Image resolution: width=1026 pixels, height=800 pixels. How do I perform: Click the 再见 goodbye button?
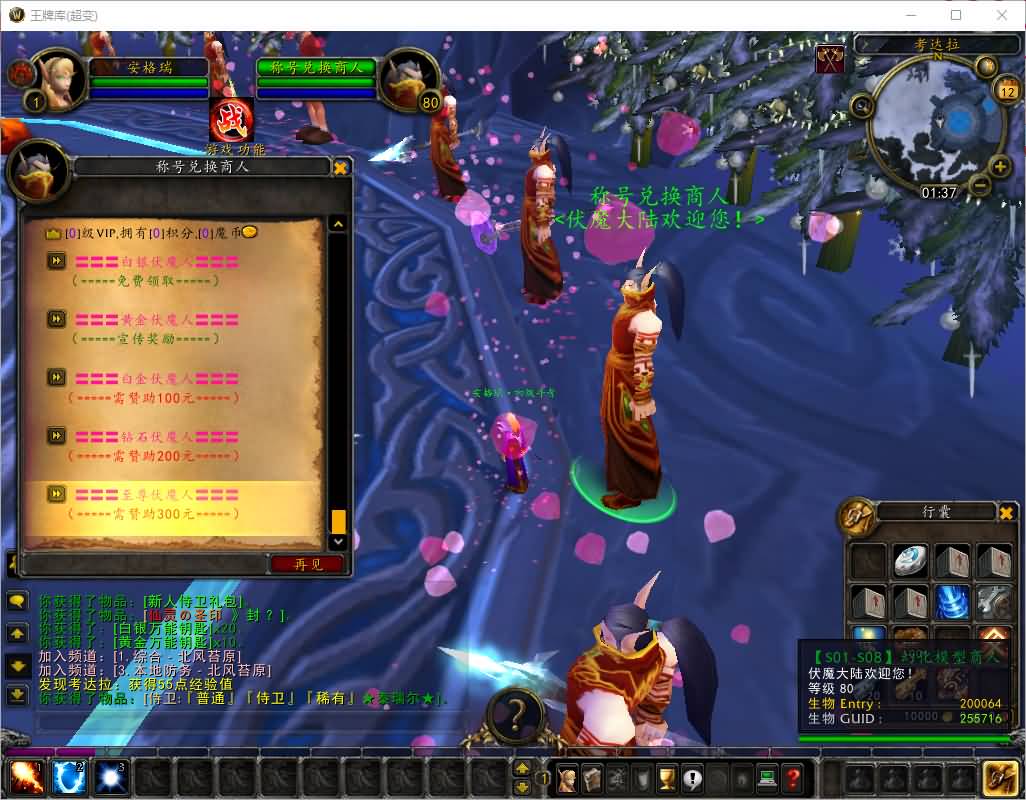[x=308, y=564]
